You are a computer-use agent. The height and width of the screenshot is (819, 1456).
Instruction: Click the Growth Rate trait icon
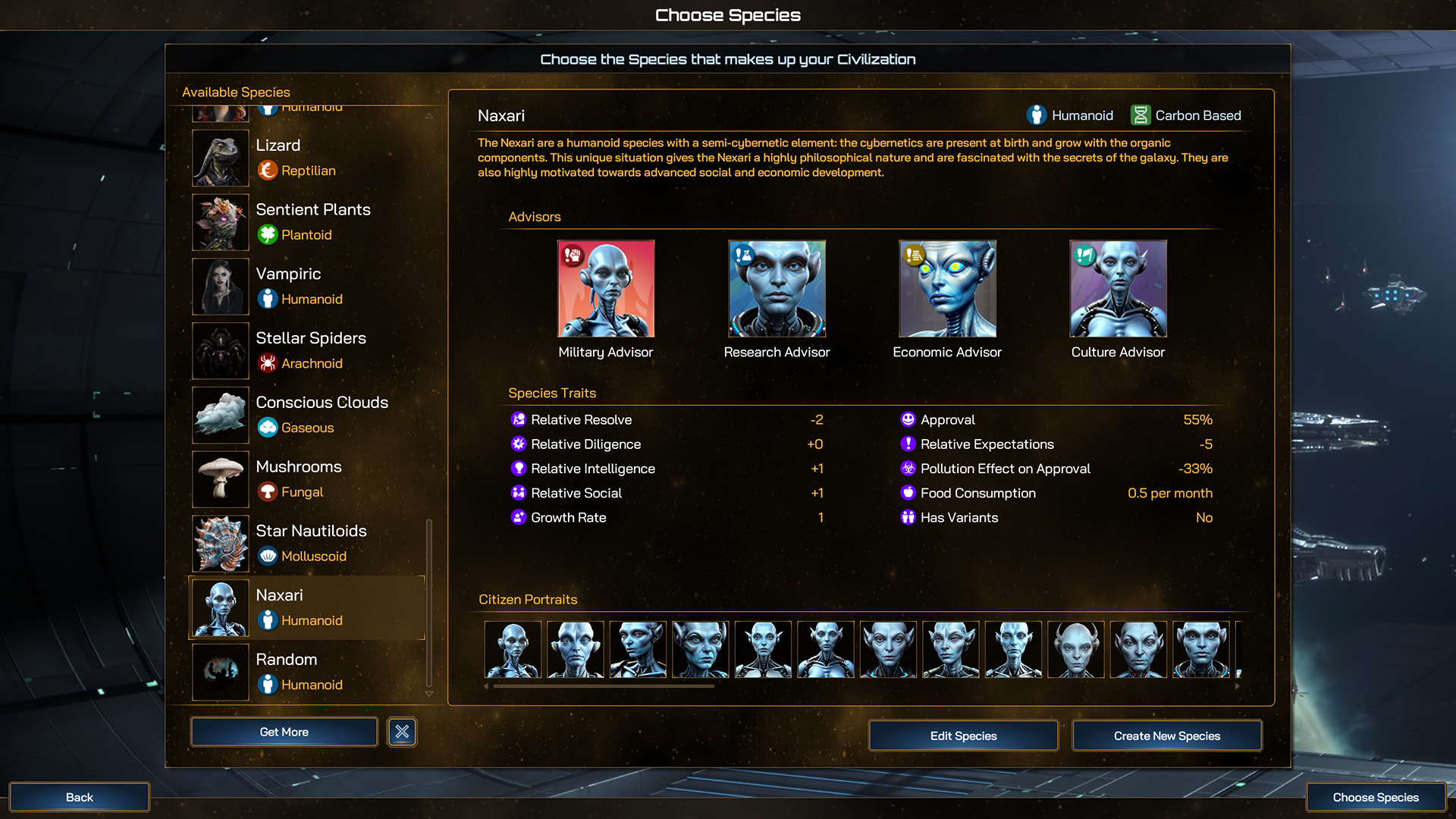pyautogui.click(x=519, y=517)
